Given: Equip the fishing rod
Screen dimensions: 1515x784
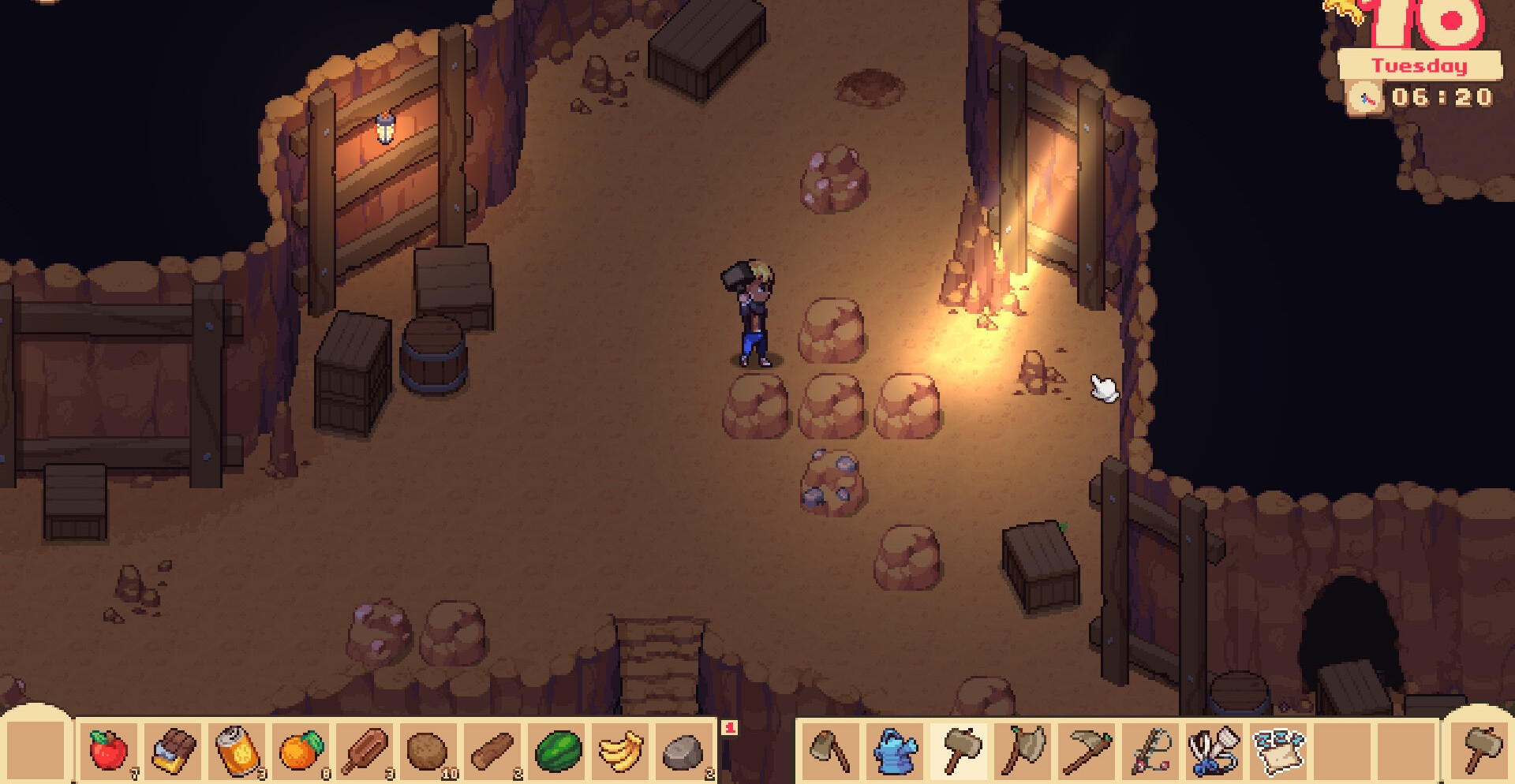Looking at the screenshot, I should 1150,750.
